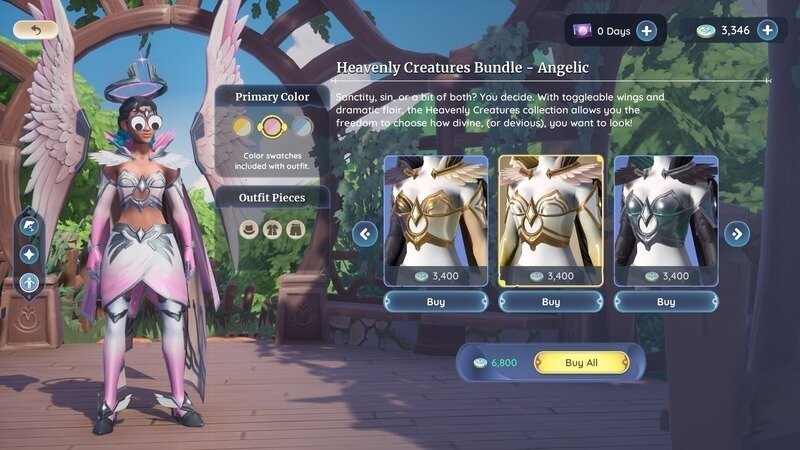Show previous outfits with the left arrow
Screen dimensions: 800x450
[x=365, y=234]
